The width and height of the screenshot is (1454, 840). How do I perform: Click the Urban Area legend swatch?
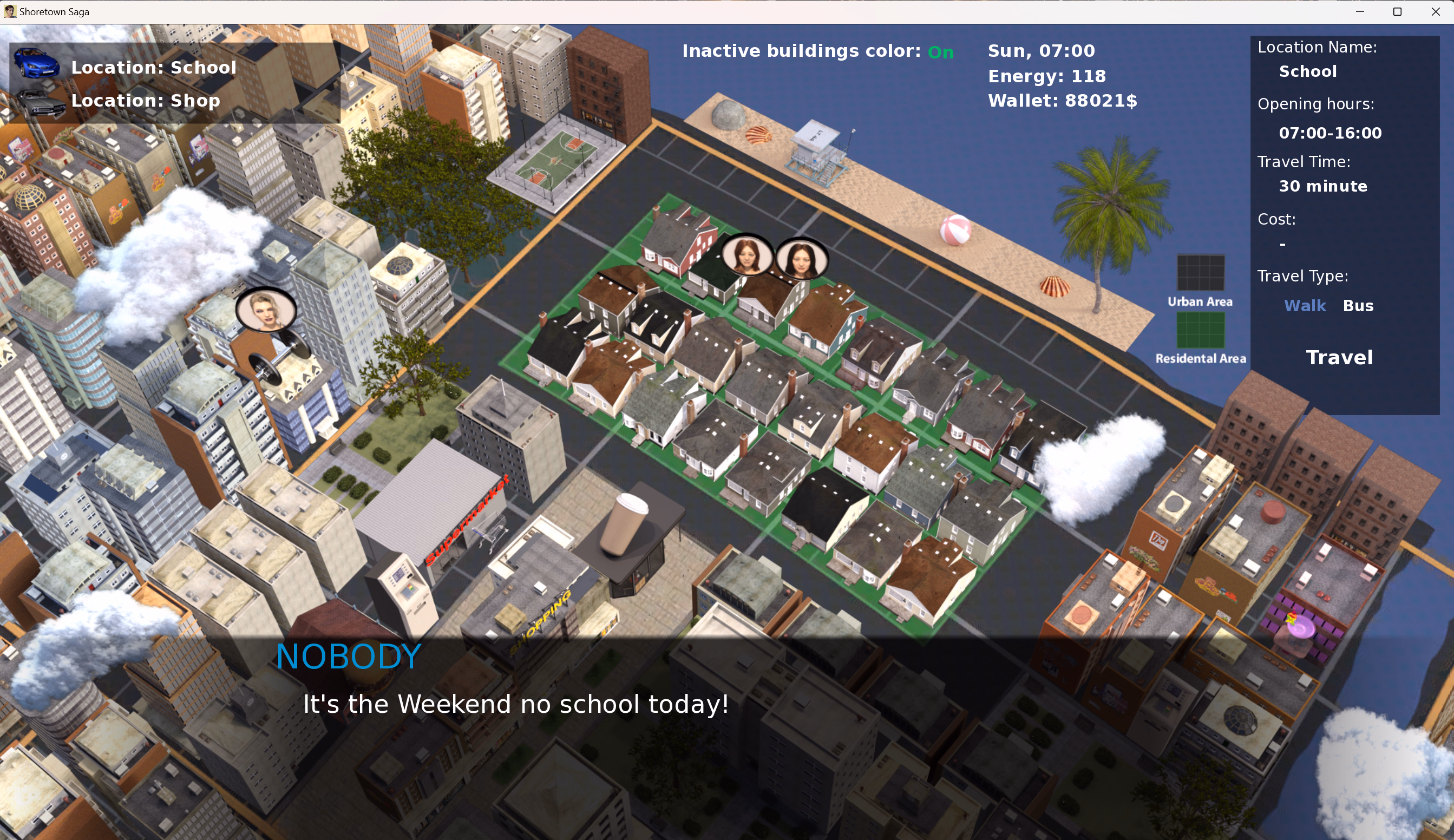pos(1200,273)
